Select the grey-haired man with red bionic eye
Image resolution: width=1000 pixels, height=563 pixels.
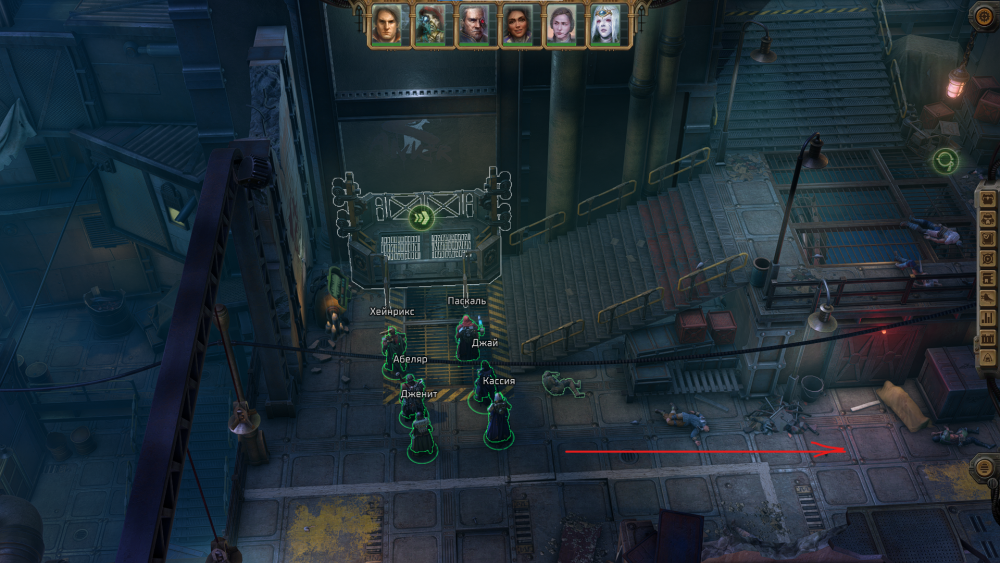(474, 25)
